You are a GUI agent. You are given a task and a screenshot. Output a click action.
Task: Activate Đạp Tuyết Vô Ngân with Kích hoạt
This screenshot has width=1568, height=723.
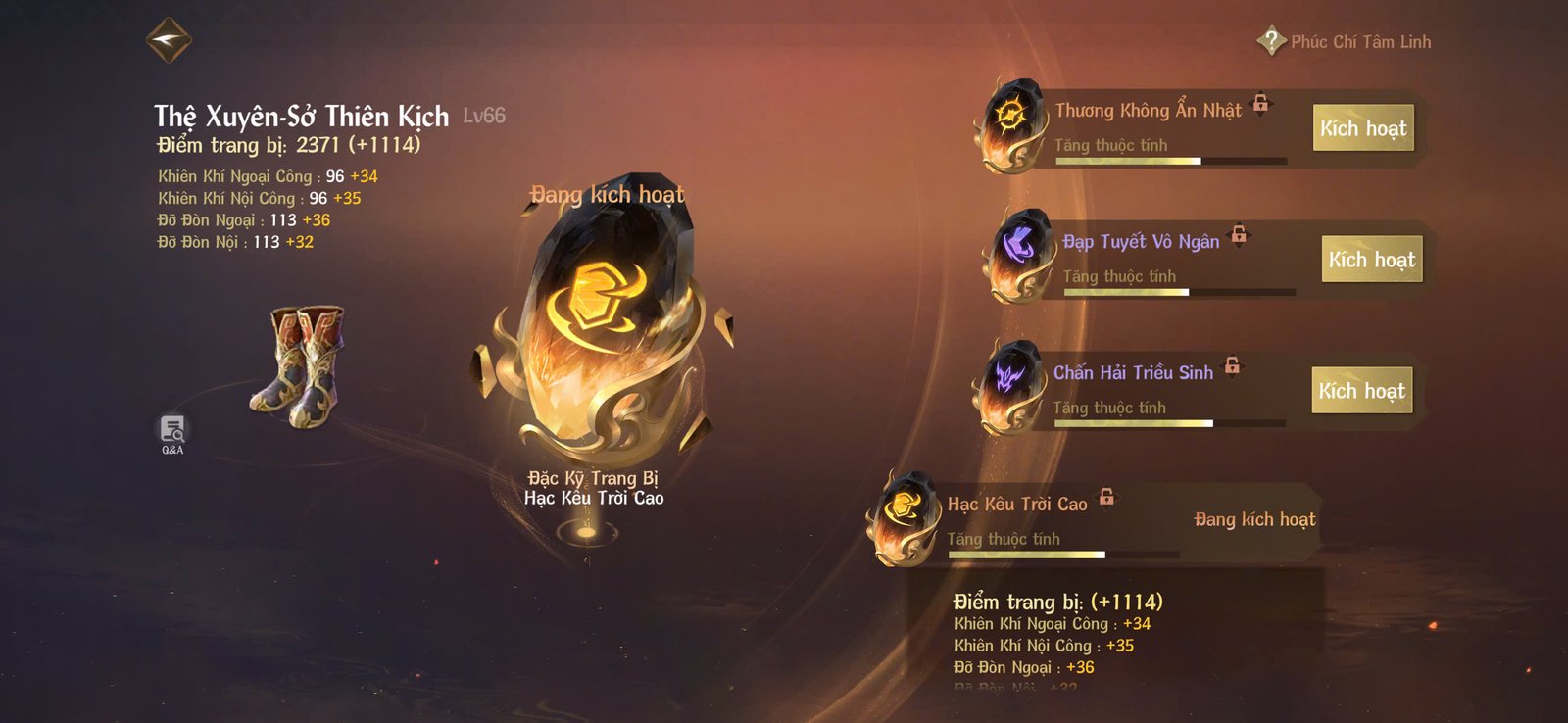point(1371,260)
